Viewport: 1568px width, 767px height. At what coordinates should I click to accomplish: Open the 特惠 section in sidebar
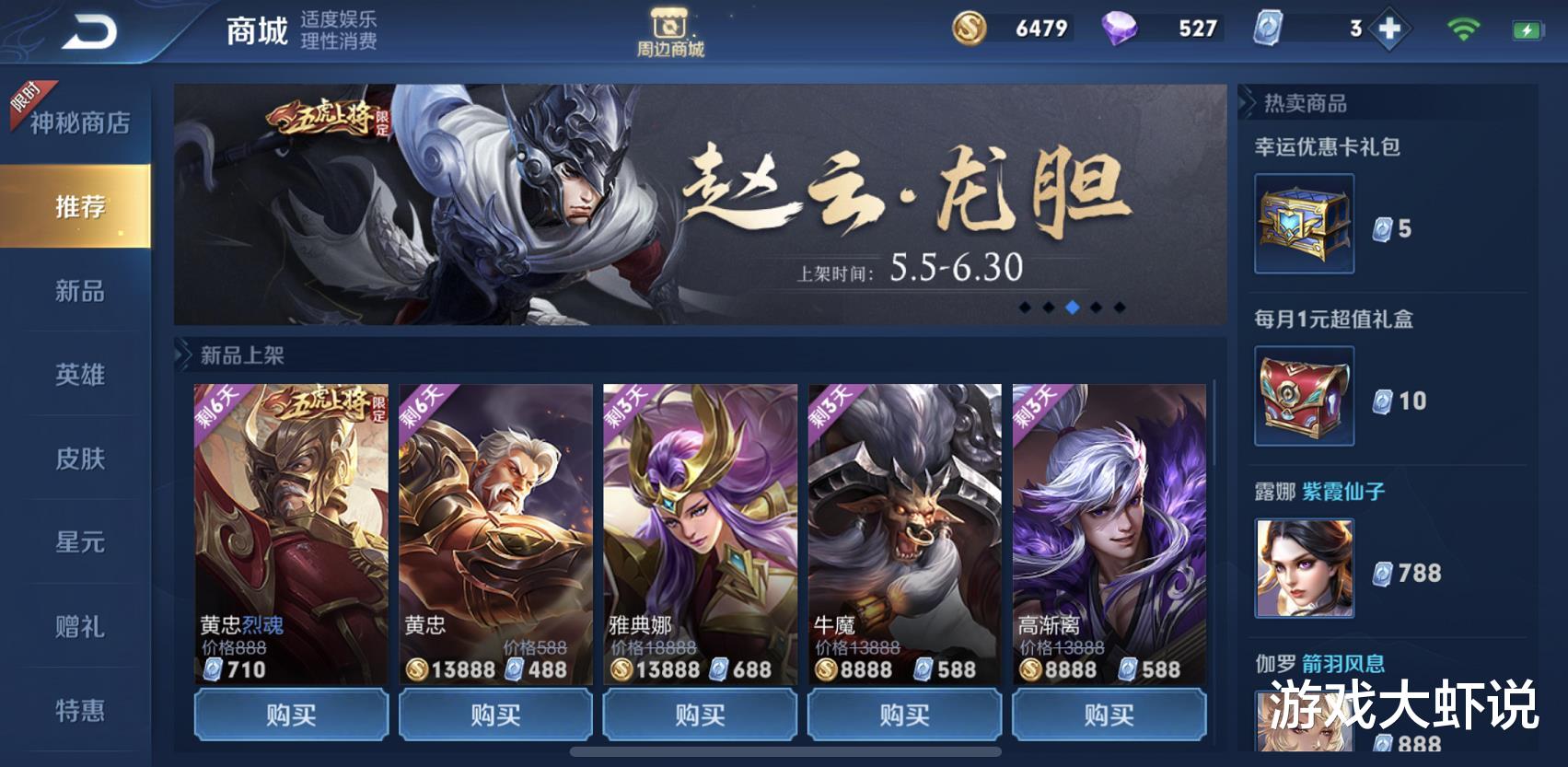click(81, 709)
